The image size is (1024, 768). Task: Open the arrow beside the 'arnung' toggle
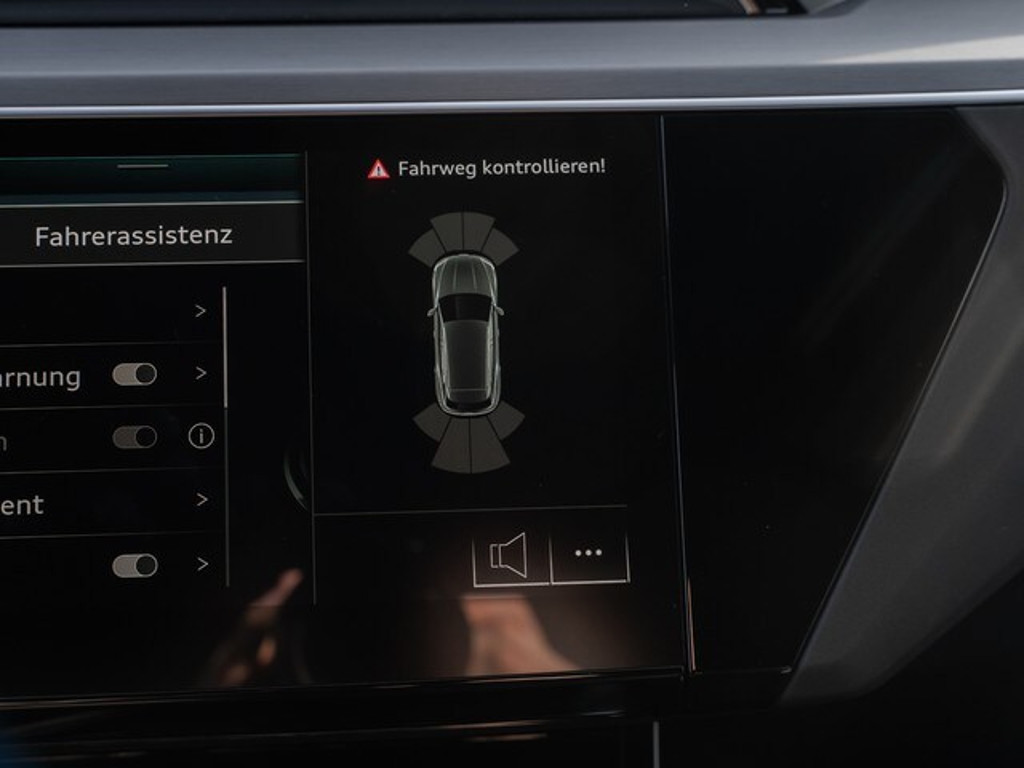pyautogui.click(x=202, y=373)
